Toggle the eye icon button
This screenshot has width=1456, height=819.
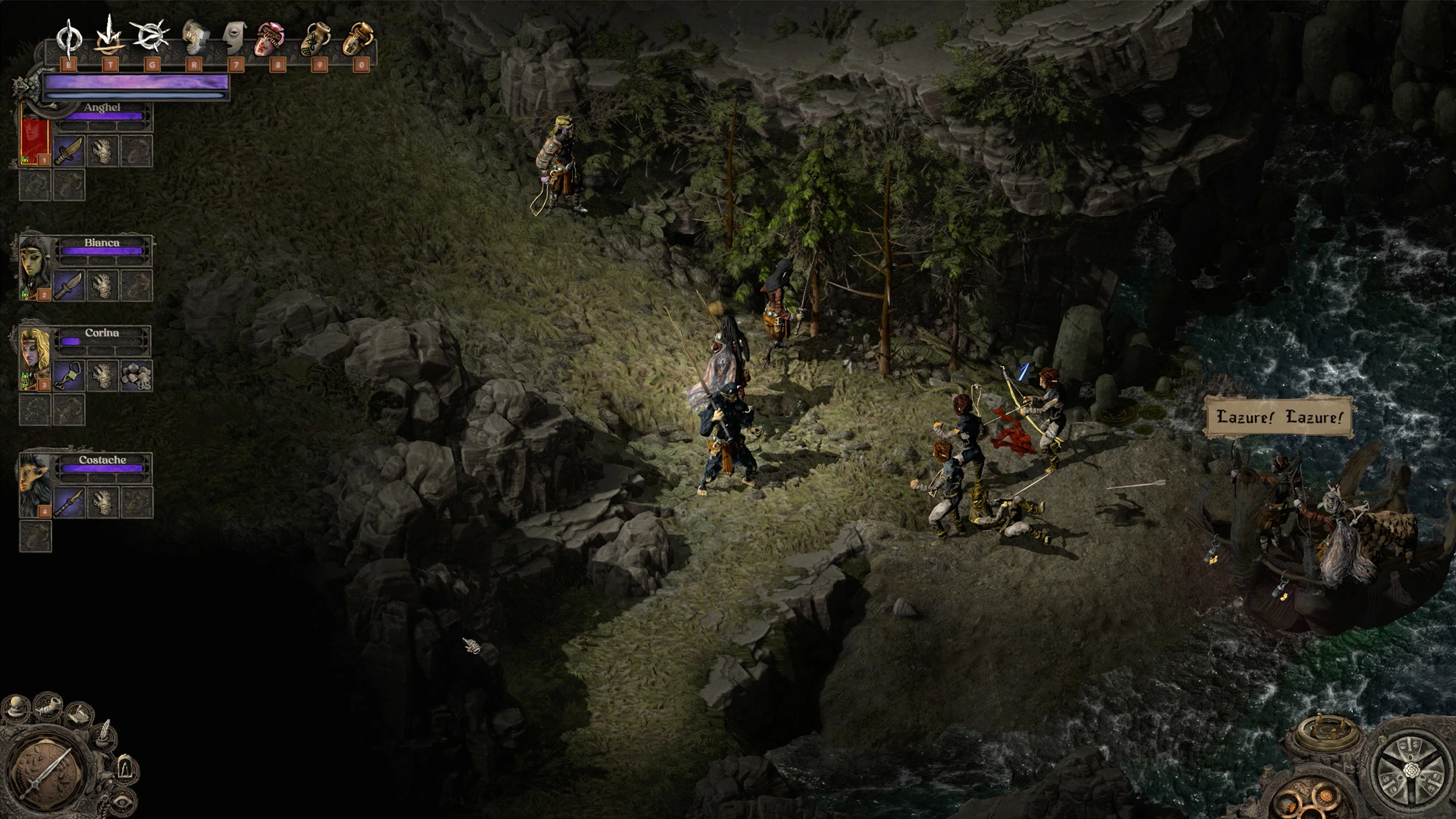click(122, 802)
